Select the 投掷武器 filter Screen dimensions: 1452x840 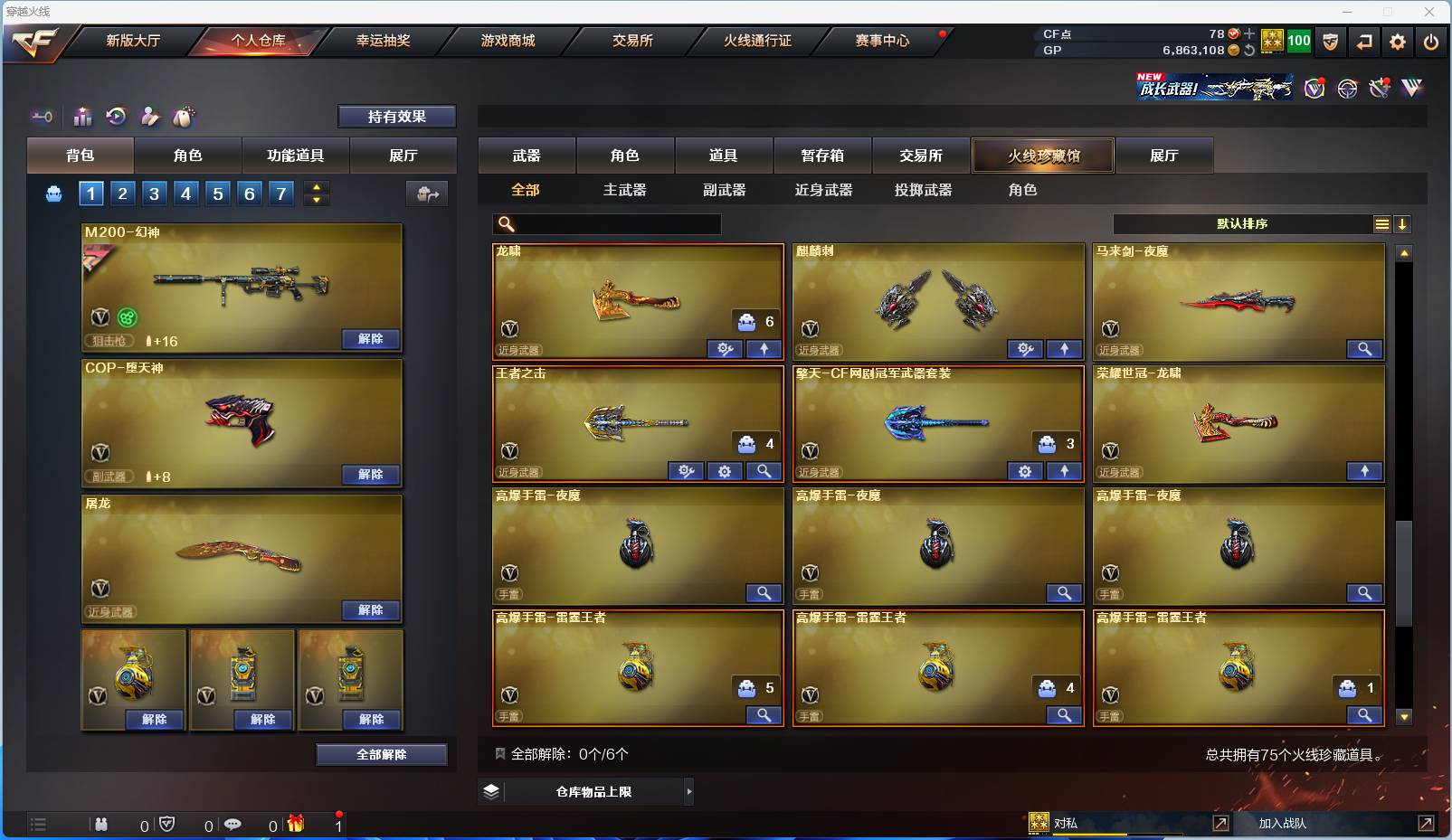point(925,190)
